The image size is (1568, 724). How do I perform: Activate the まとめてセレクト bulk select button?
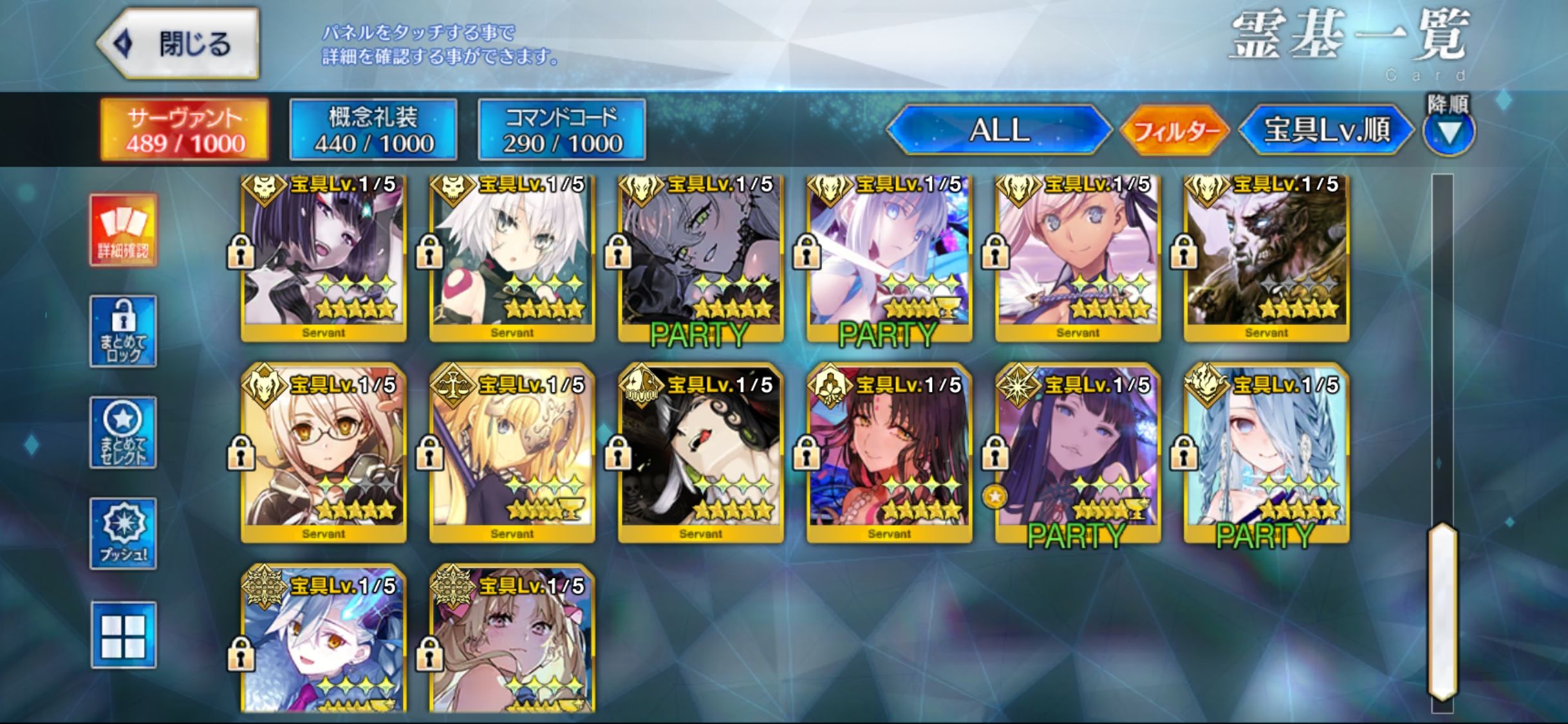123,432
